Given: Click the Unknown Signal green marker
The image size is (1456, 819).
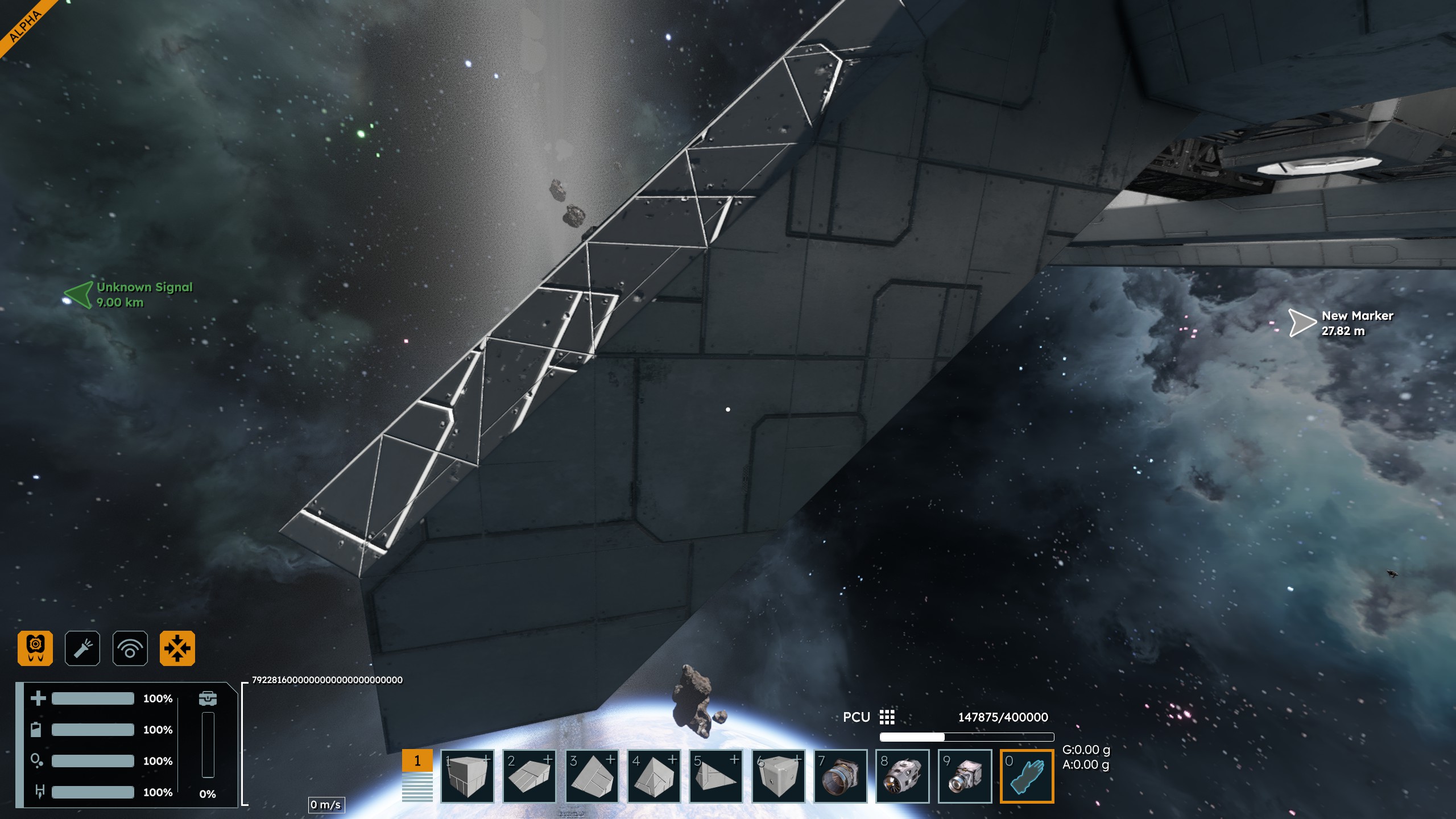Looking at the screenshot, I should (78, 295).
